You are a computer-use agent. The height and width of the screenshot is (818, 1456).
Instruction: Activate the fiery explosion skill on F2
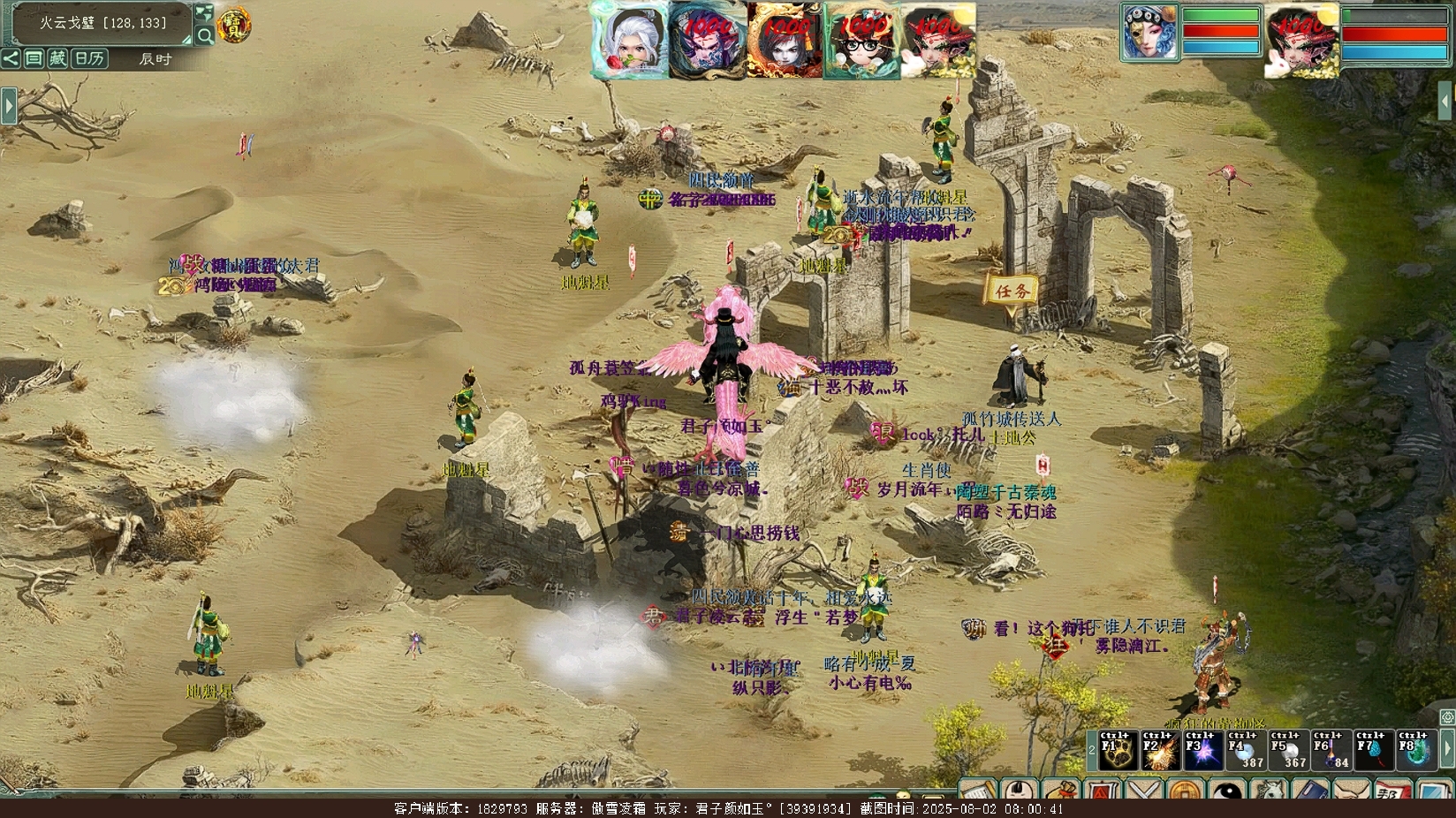click(1160, 750)
